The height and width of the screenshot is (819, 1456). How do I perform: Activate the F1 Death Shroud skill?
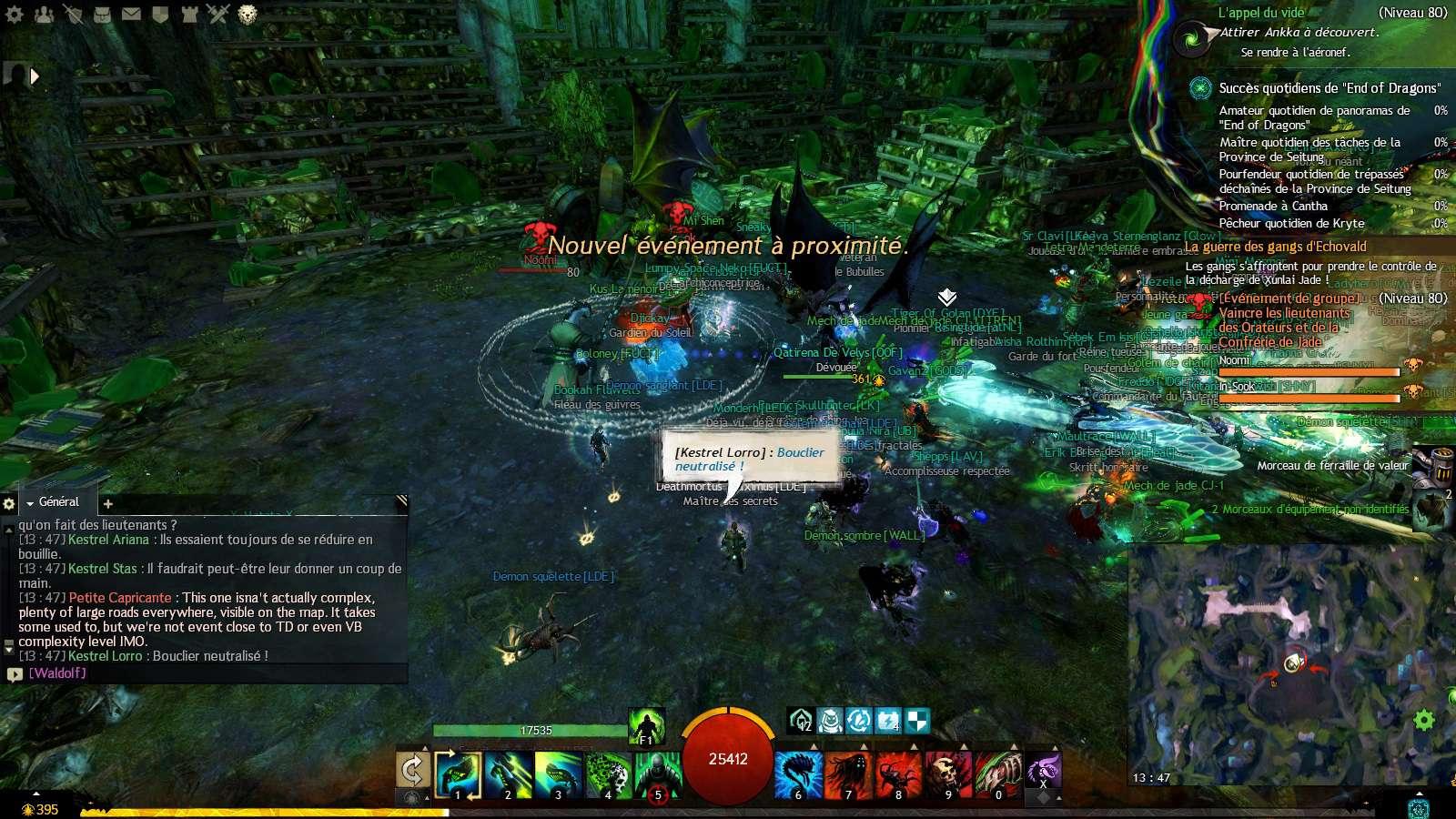click(646, 728)
